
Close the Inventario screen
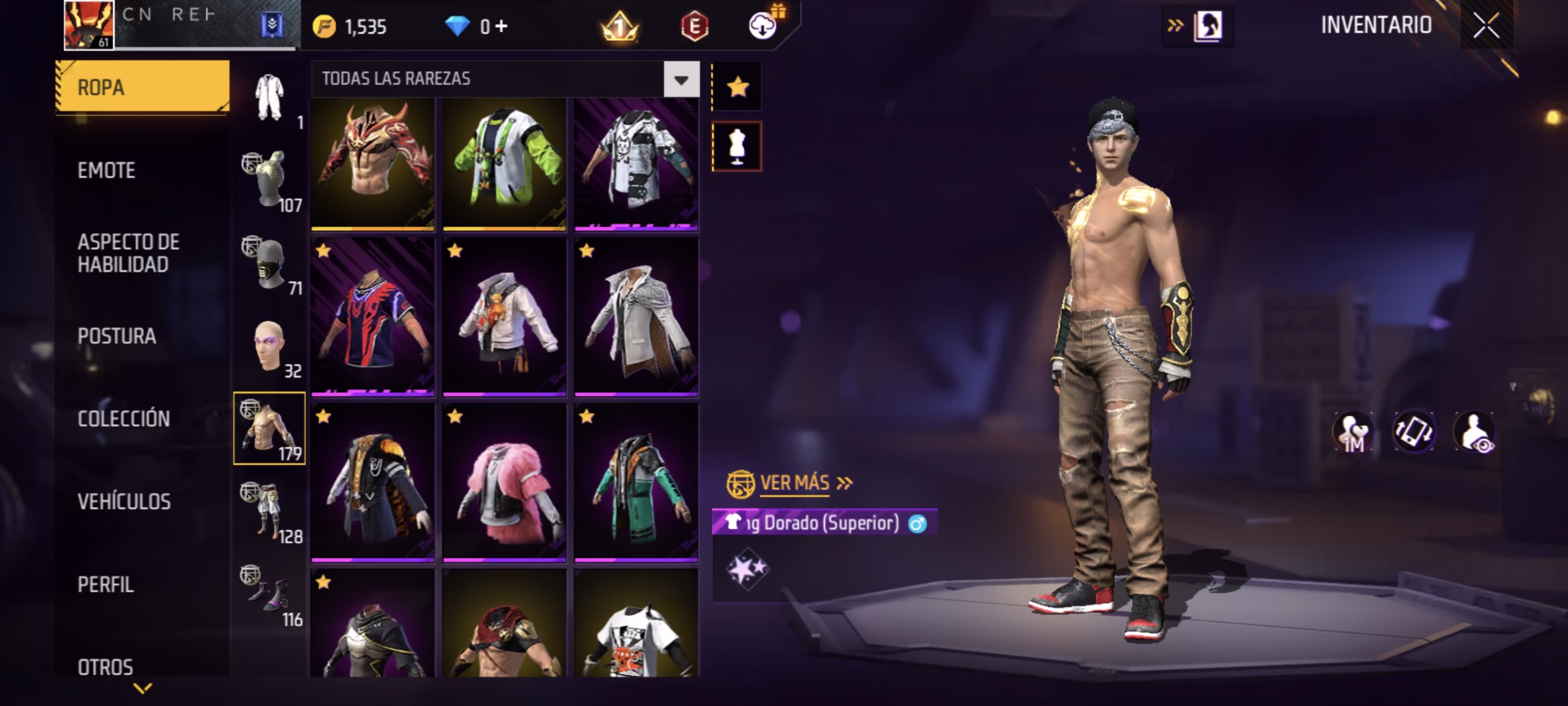(1487, 26)
